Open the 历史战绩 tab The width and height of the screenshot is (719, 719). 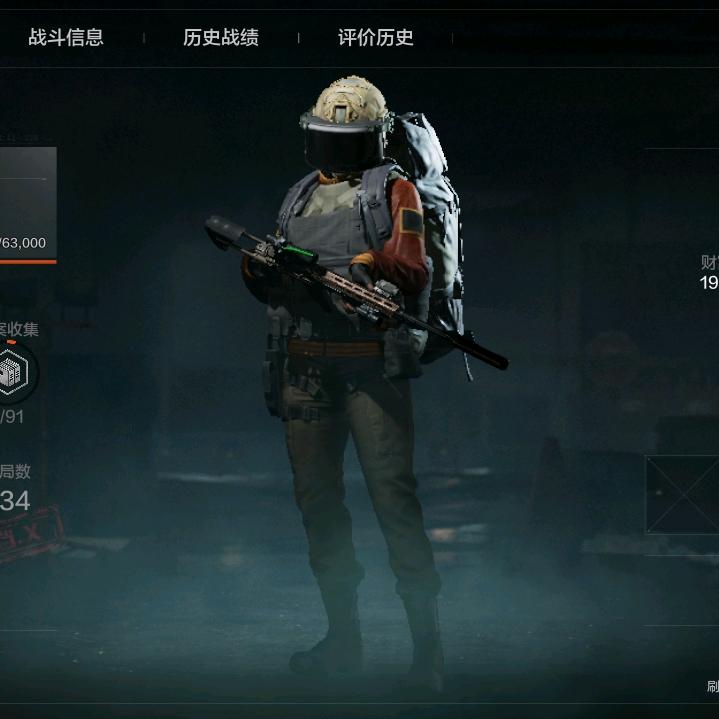click(x=221, y=38)
